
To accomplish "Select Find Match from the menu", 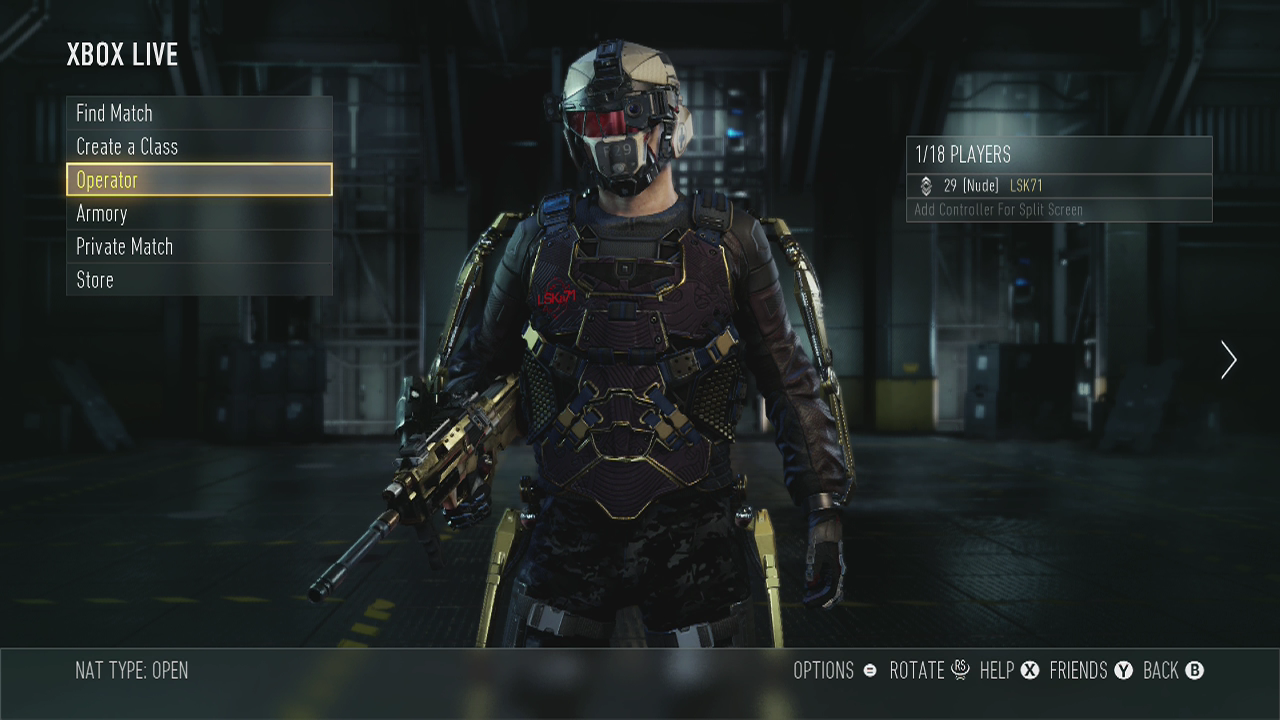I will click(199, 113).
